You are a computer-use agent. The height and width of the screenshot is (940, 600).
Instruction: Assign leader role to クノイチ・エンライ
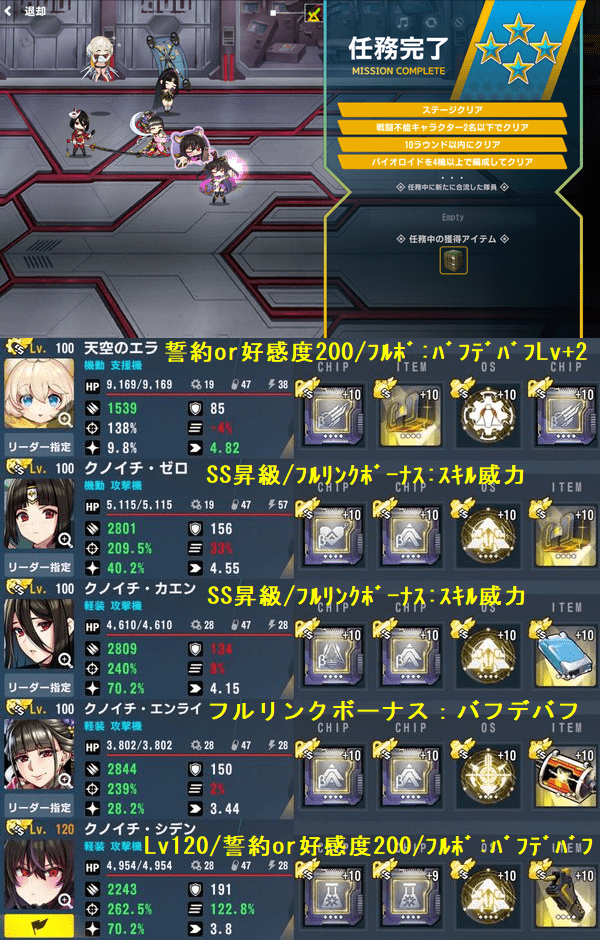pyautogui.click(x=38, y=807)
